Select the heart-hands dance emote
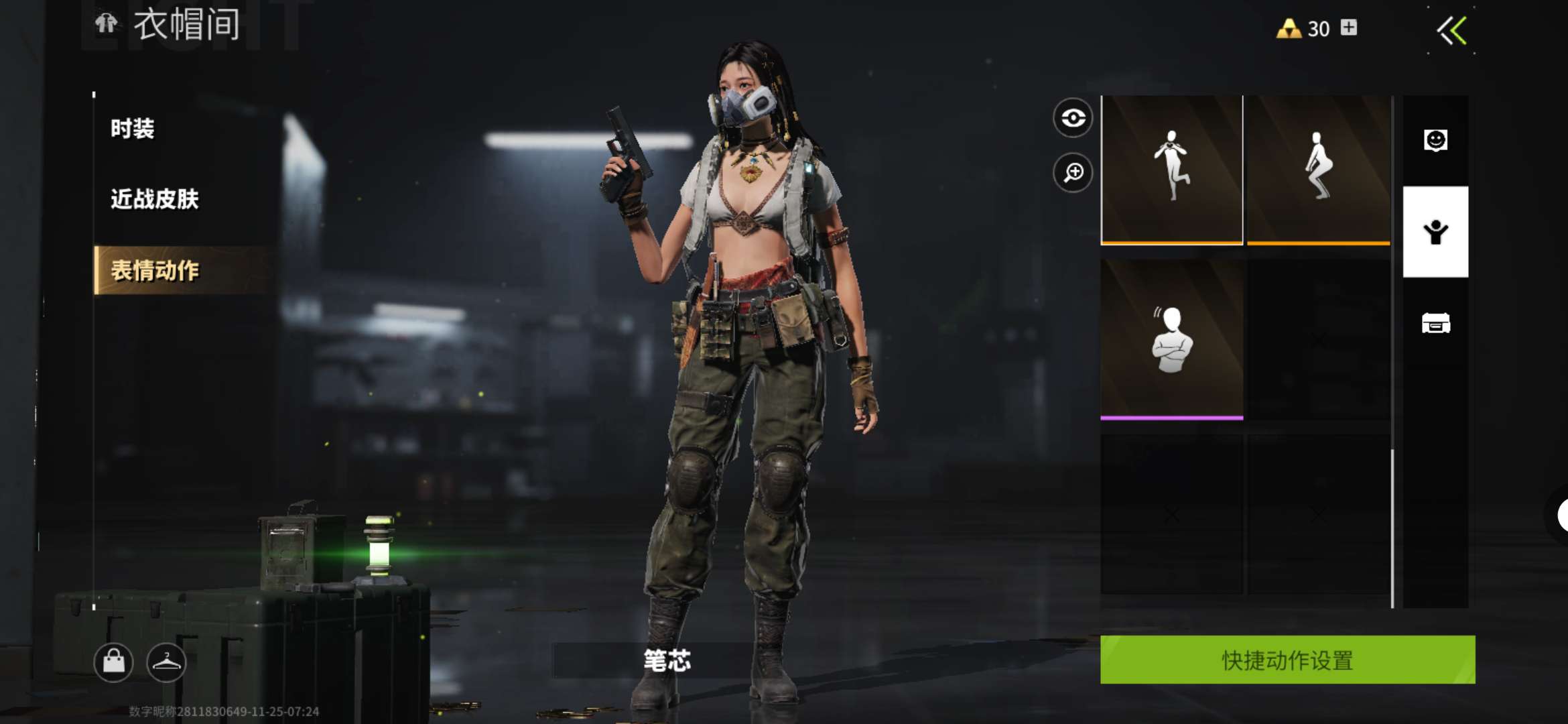 (1171, 169)
